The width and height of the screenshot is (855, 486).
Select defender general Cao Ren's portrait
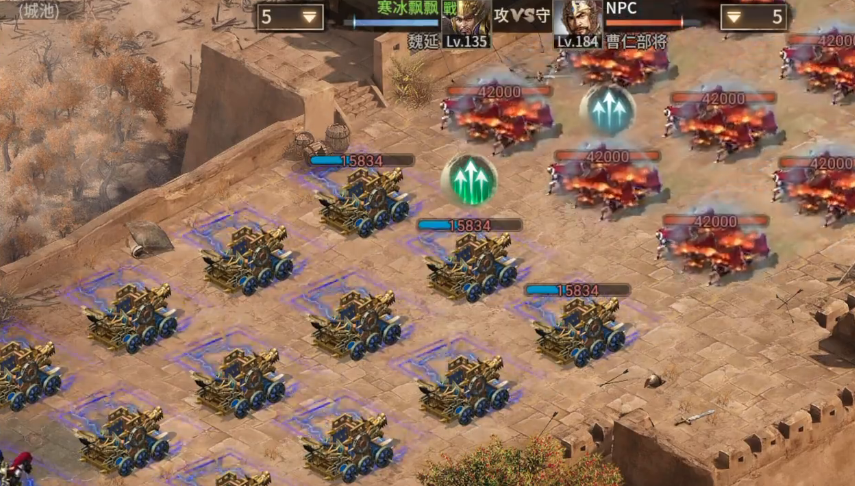pos(578,18)
